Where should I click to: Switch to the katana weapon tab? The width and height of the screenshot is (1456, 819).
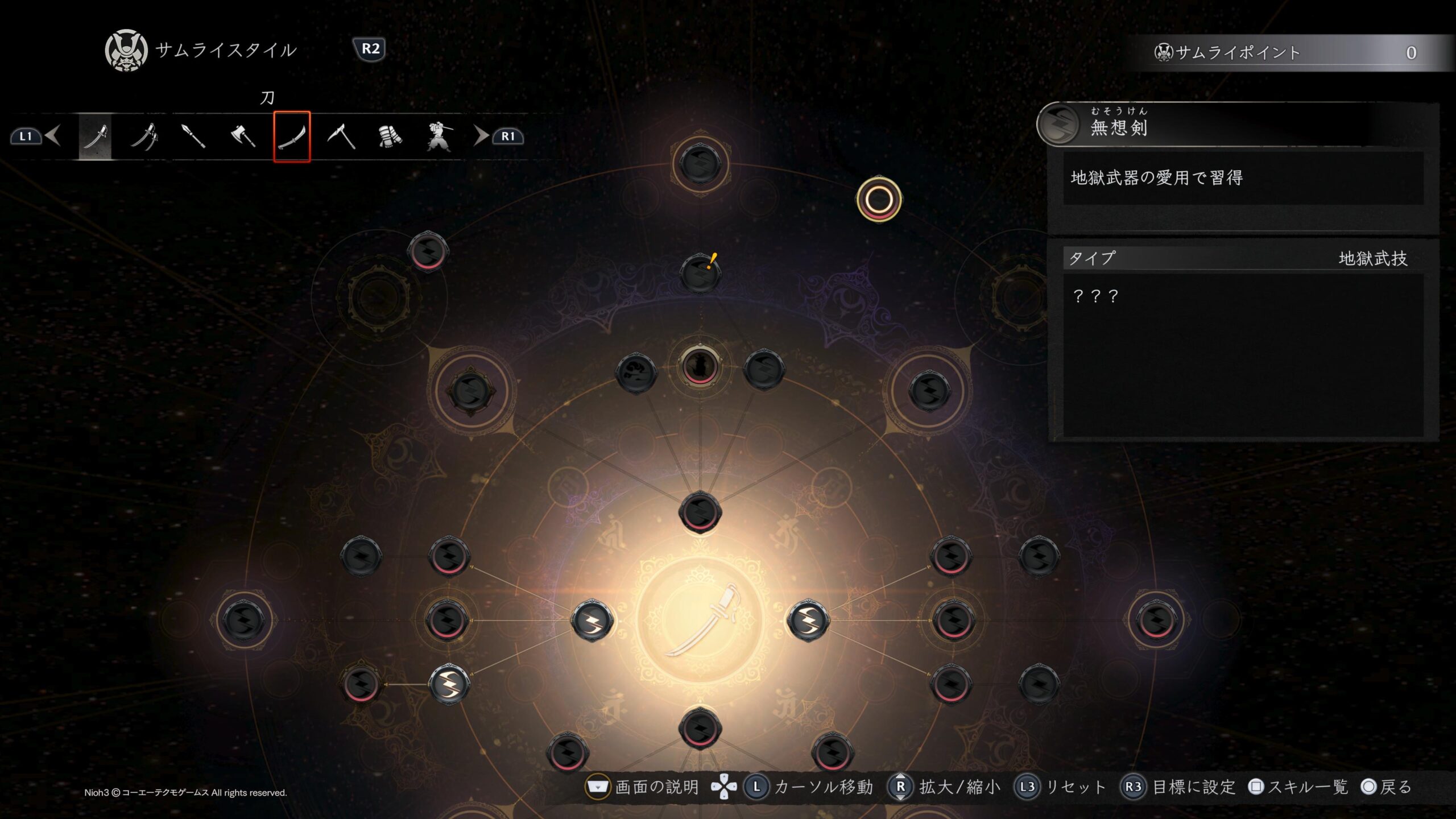click(95, 136)
